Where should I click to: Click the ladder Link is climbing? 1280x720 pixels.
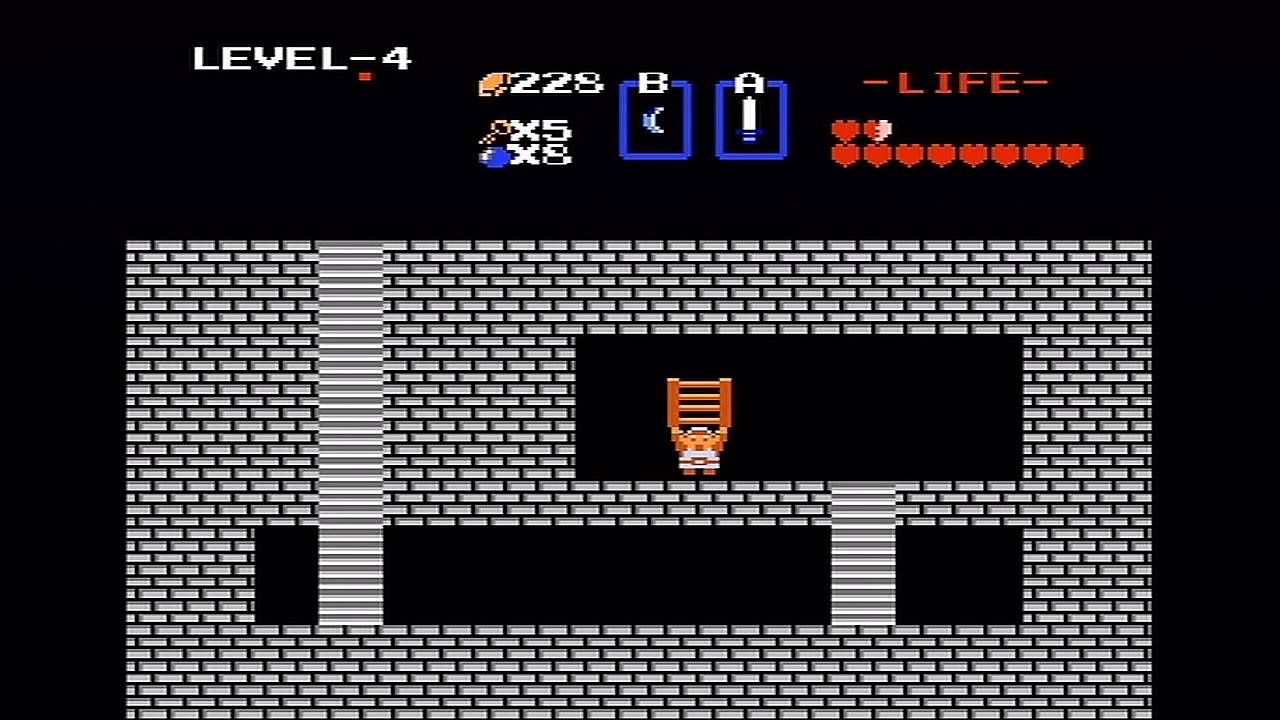point(700,405)
